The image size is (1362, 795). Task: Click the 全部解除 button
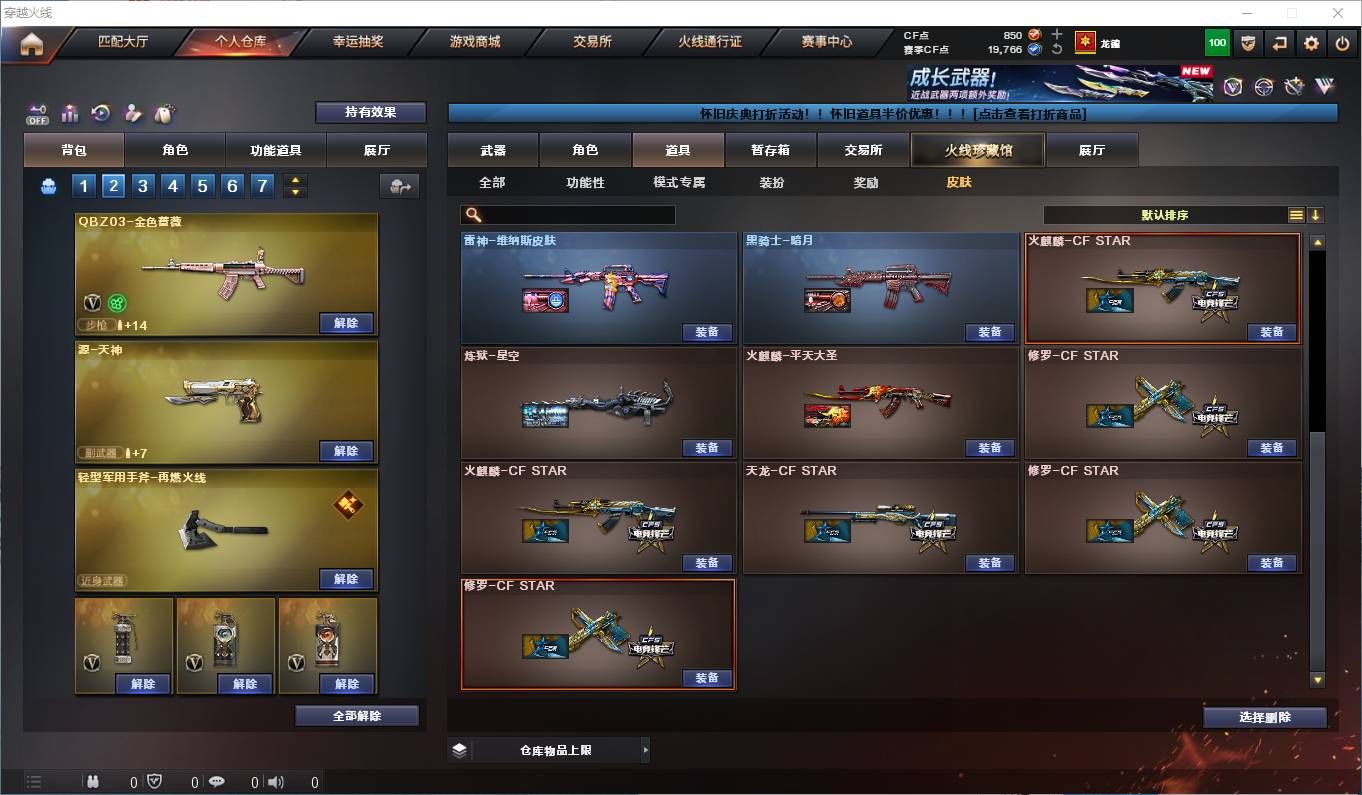(x=358, y=715)
